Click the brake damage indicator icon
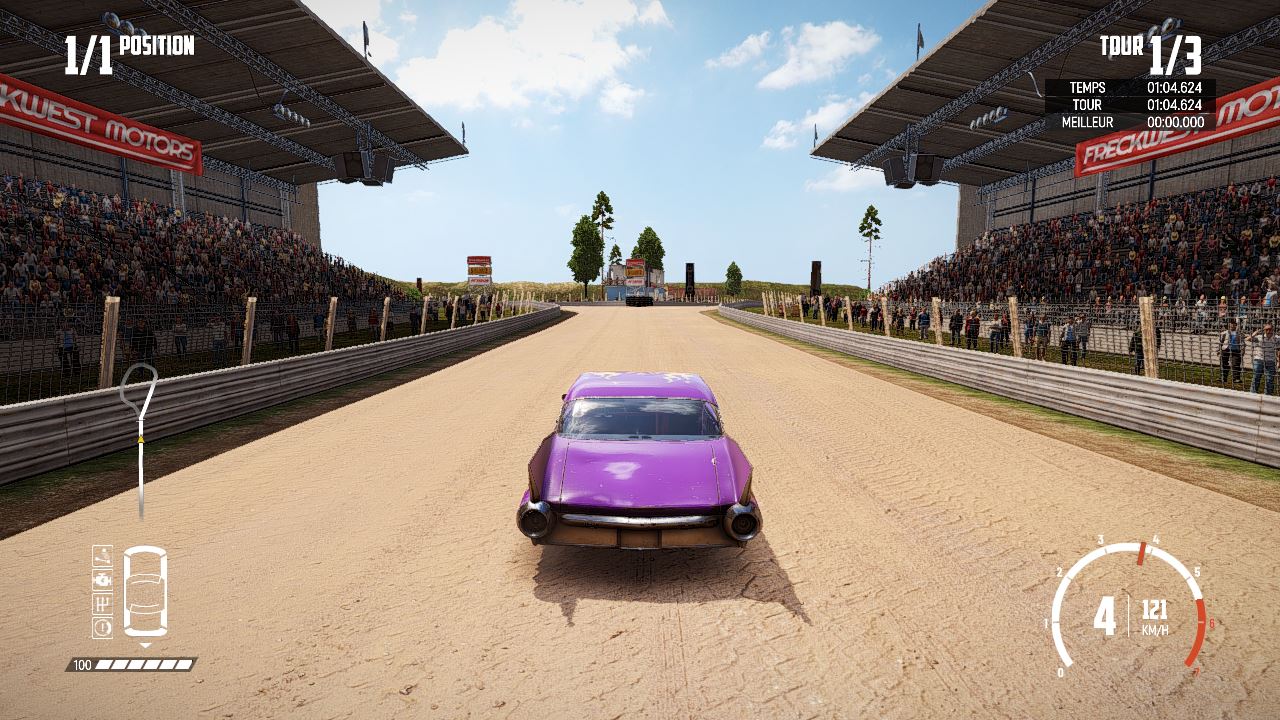Viewport: 1280px width, 720px height. coord(102,627)
